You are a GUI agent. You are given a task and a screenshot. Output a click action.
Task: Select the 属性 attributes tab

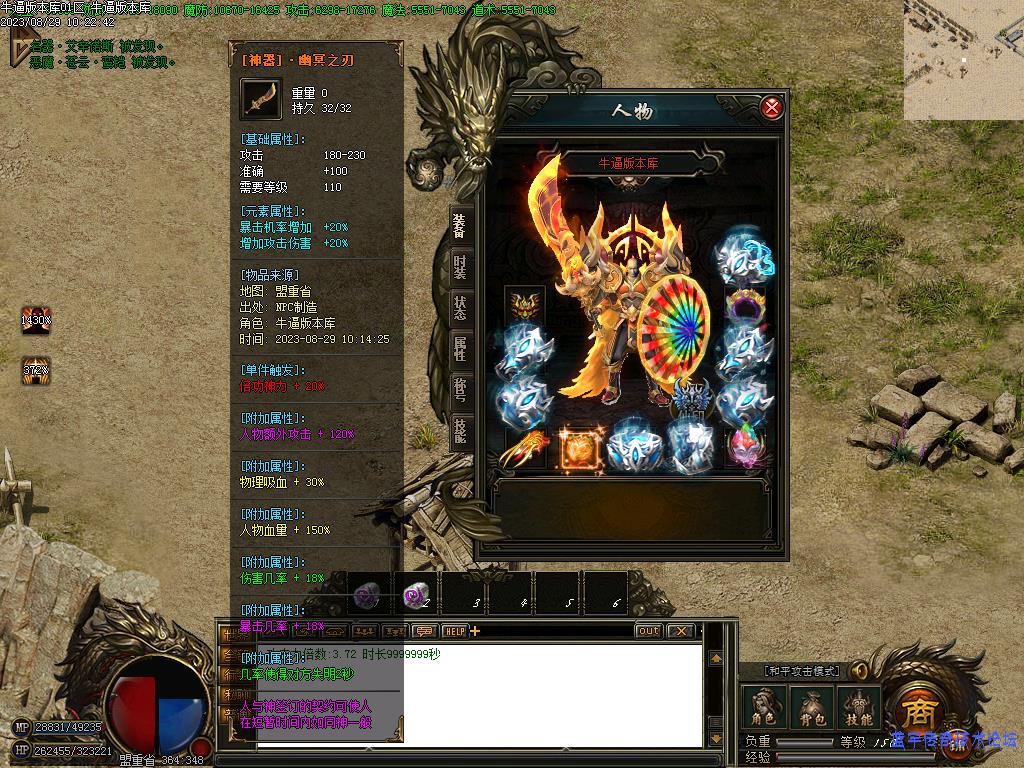(459, 348)
